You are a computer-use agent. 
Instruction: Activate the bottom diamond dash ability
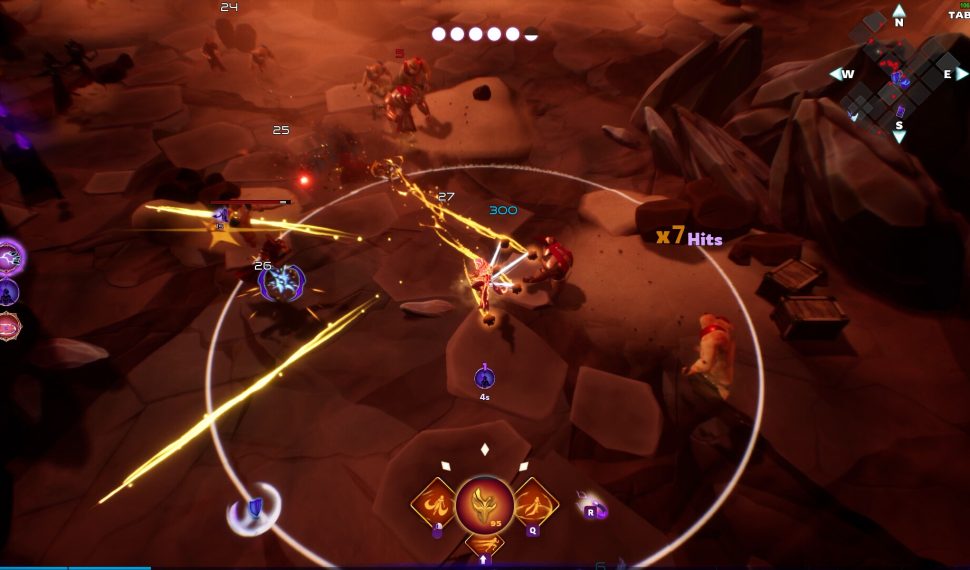tap(485, 546)
